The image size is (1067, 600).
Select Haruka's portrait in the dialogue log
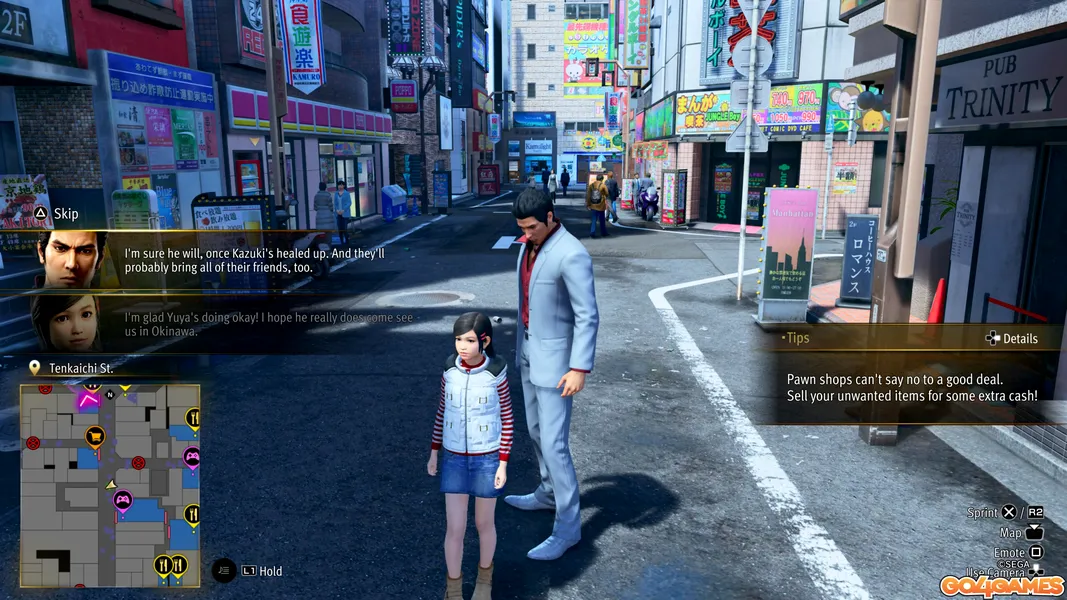tap(67, 322)
